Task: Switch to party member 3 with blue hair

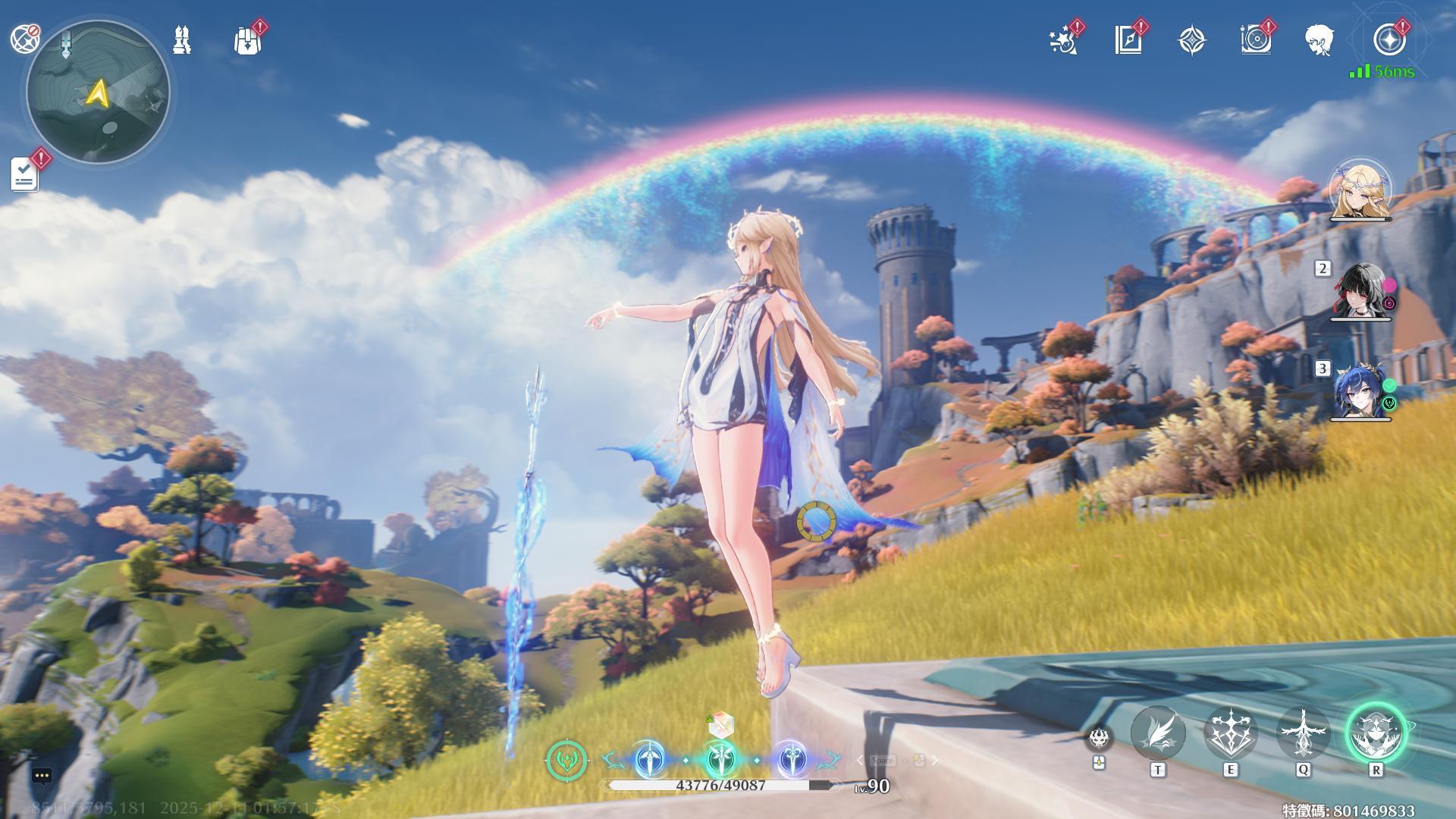Action: (1360, 391)
